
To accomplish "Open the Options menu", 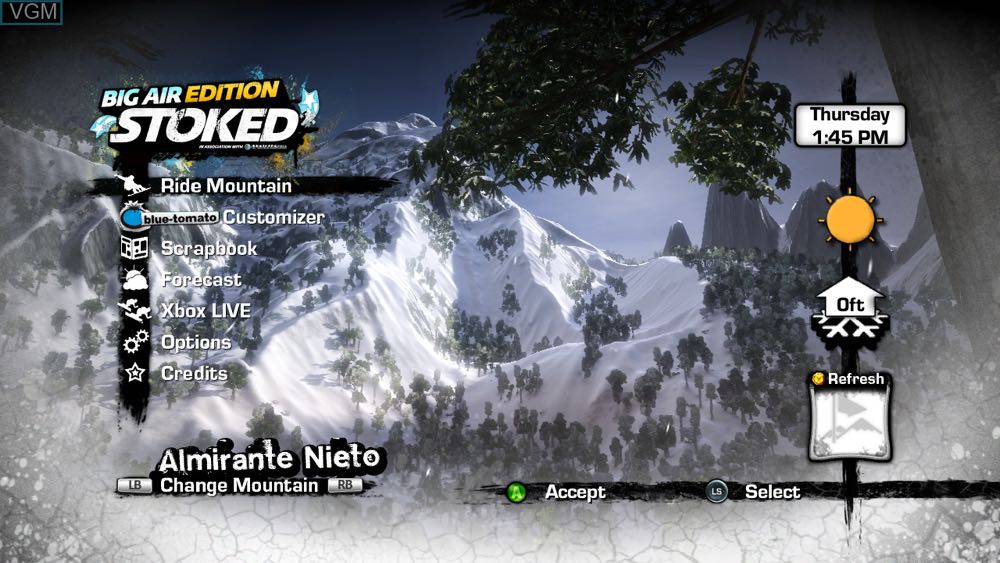I will pyautogui.click(x=196, y=342).
